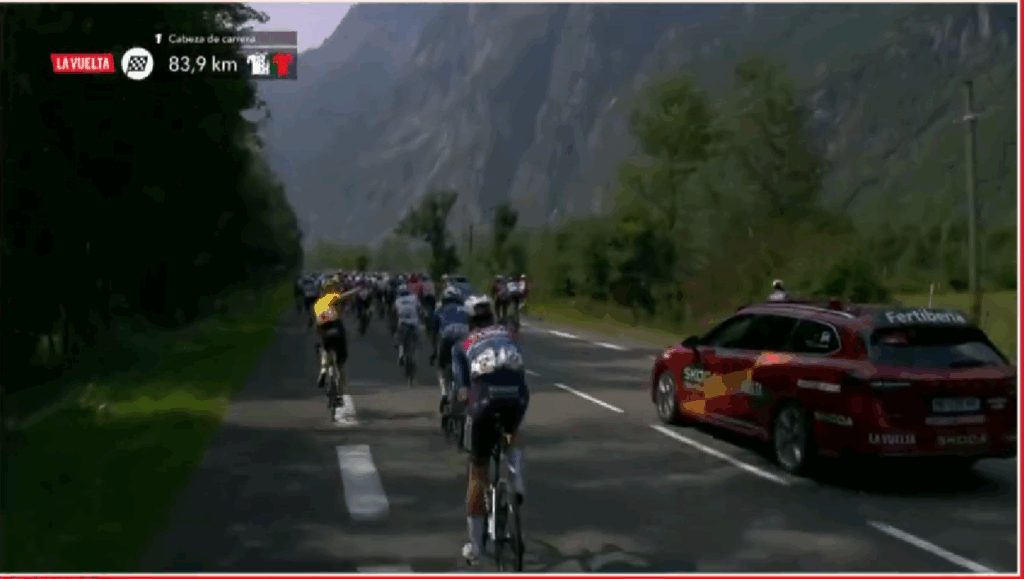Click the La Vuelta logo
The image size is (1024, 579).
[x=83, y=63]
